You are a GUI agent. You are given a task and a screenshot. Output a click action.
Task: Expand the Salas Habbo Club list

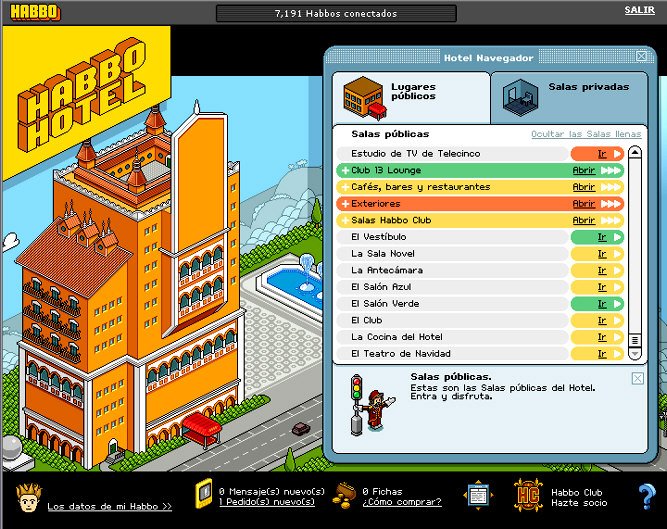[x=583, y=221]
